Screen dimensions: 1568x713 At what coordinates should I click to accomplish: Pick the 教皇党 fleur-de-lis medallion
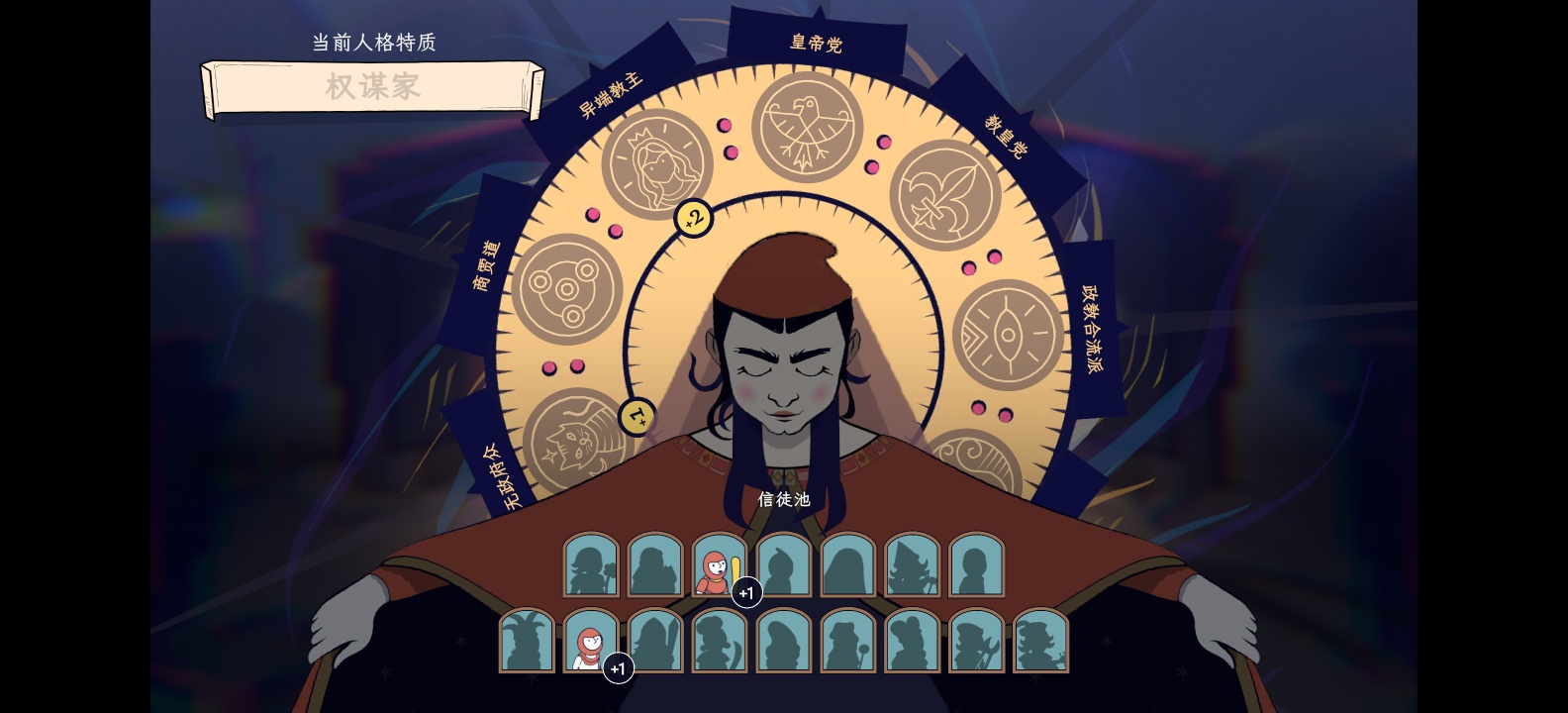click(944, 195)
